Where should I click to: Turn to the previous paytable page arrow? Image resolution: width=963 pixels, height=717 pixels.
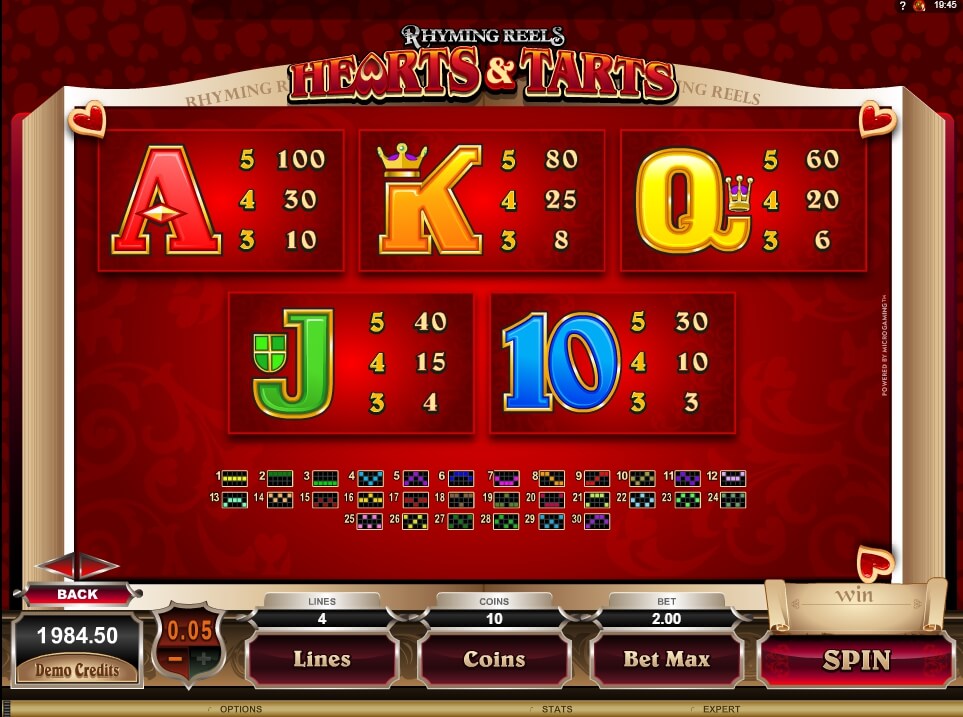click(x=56, y=566)
